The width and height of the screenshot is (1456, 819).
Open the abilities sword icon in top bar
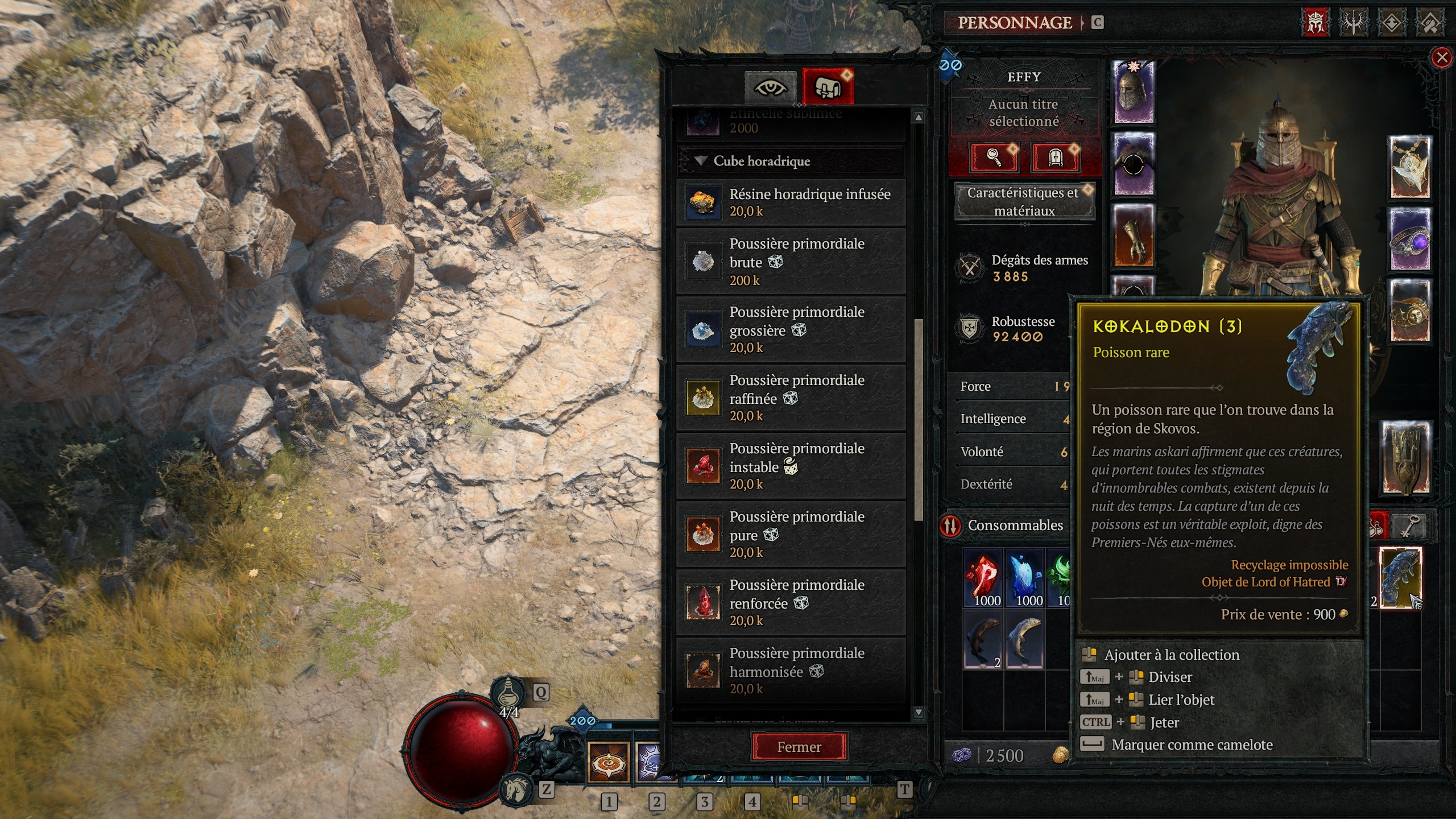tap(1354, 24)
